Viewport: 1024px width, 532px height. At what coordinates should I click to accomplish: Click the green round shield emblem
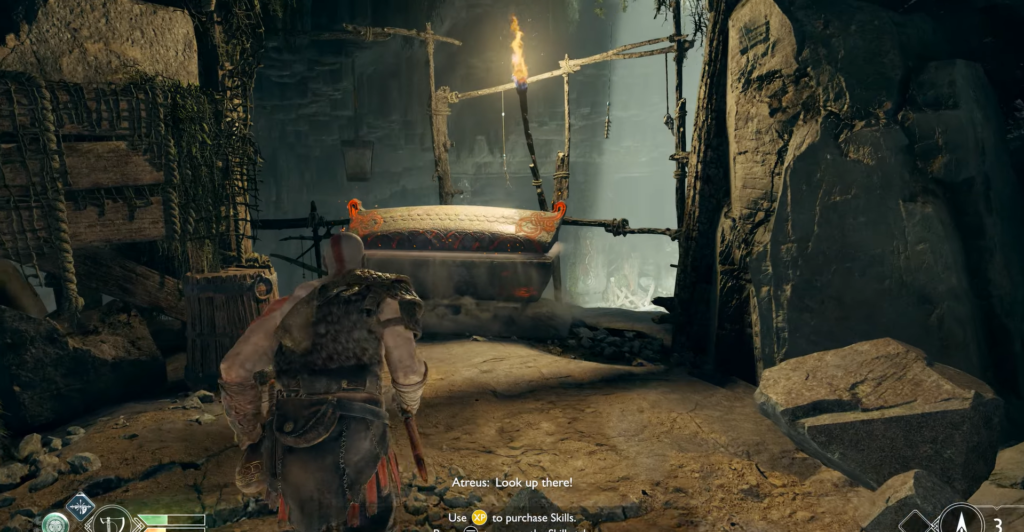point(55,523)
